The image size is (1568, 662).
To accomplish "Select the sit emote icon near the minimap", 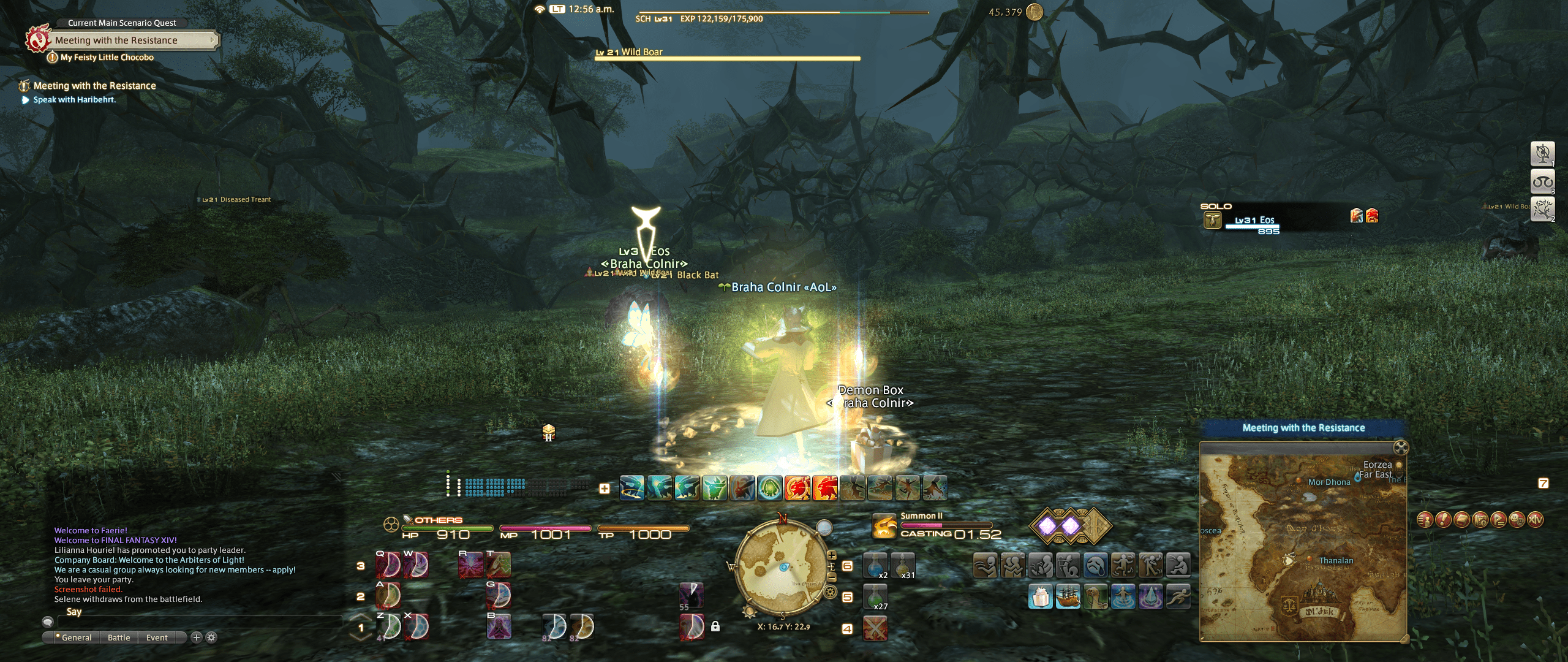I will [x=1180, y=565].
